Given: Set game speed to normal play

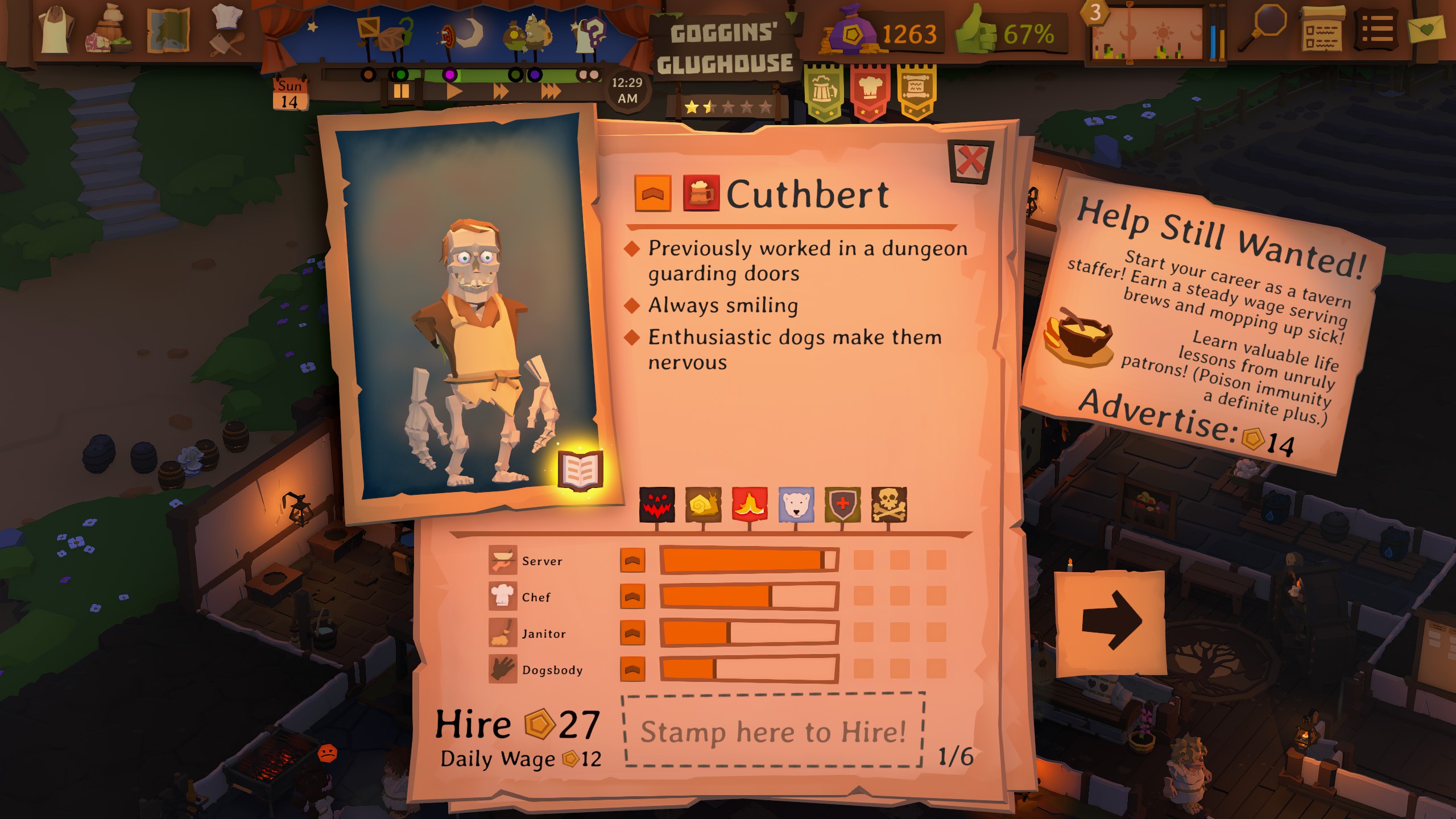Looking at the screenshot, I should click(x=454, y=91).
